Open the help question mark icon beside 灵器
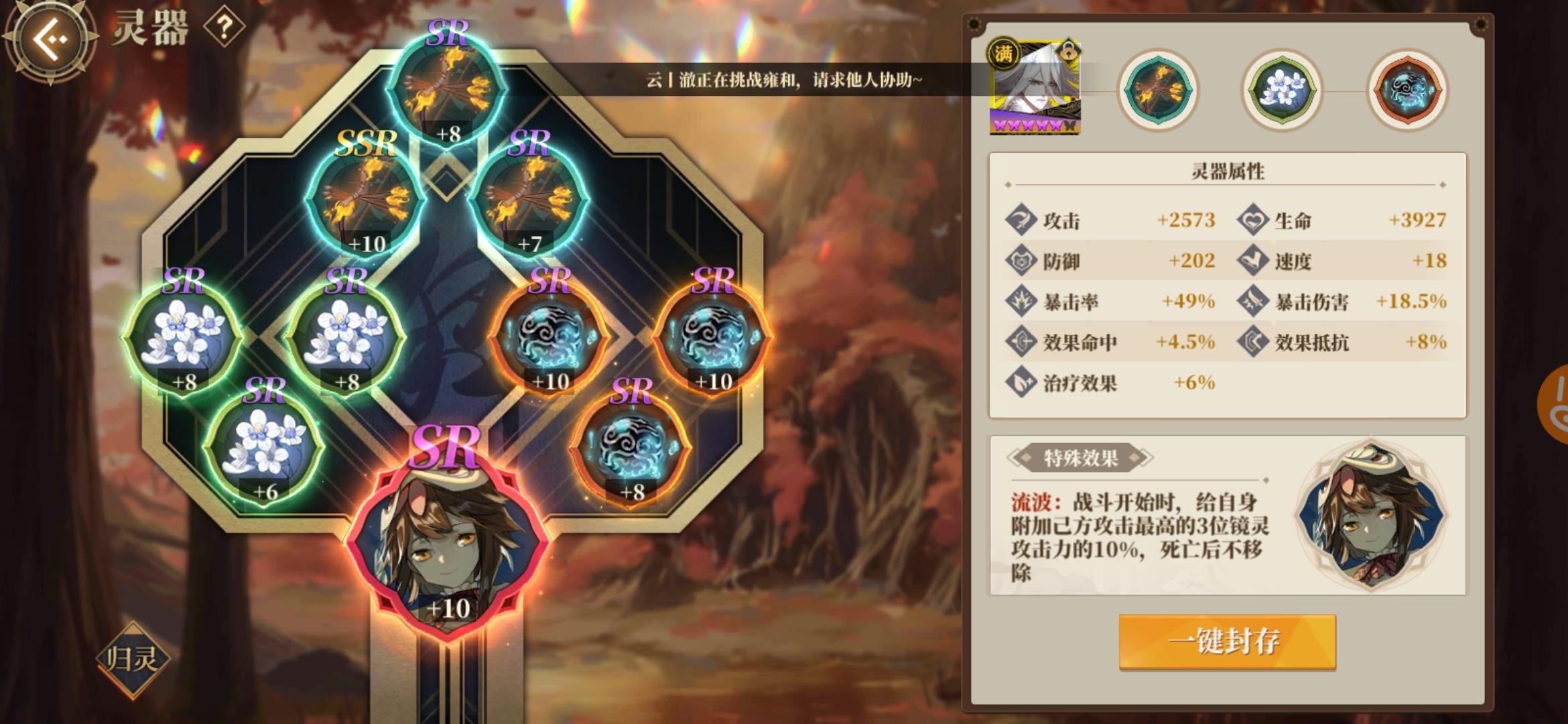This screenshot has height=724, width=1568. (x=226, y=27)
